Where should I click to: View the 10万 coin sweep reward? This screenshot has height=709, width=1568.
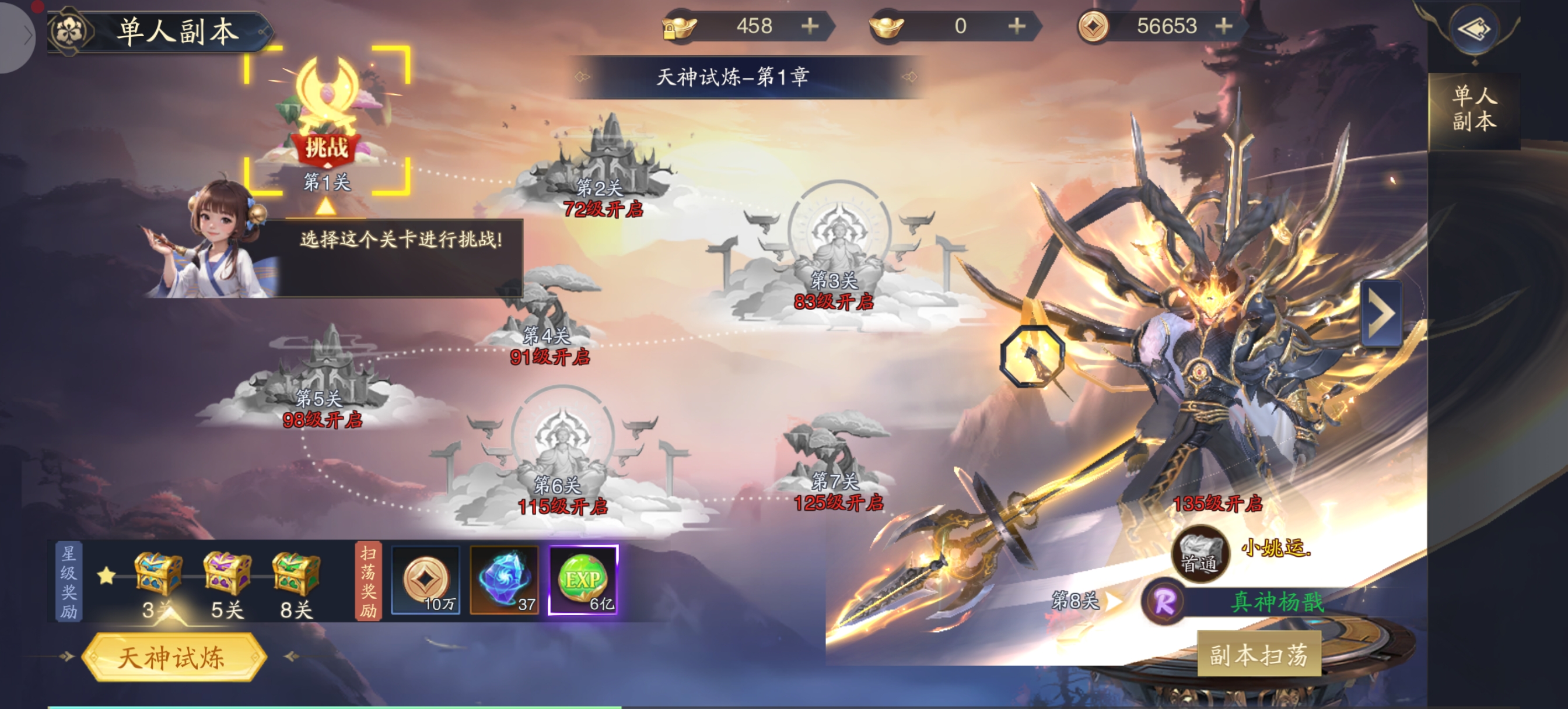(425, 580)
